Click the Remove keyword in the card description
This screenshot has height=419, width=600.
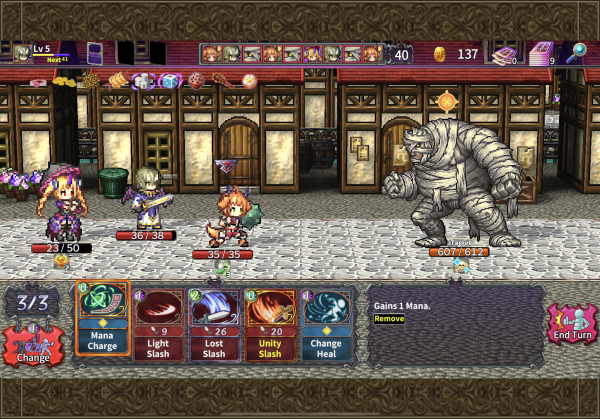[x=389, y=318]
